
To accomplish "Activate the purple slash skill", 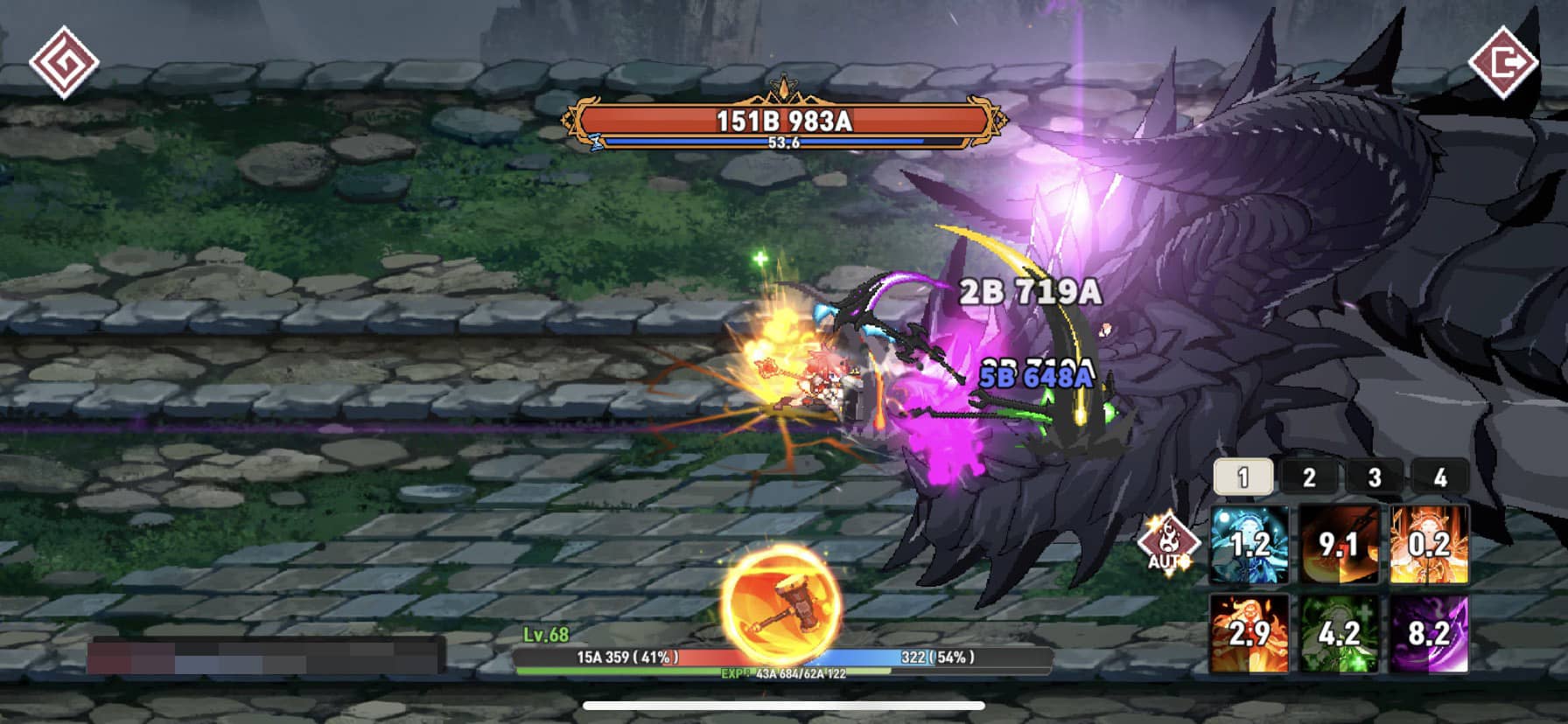I will coord(1429,633).
